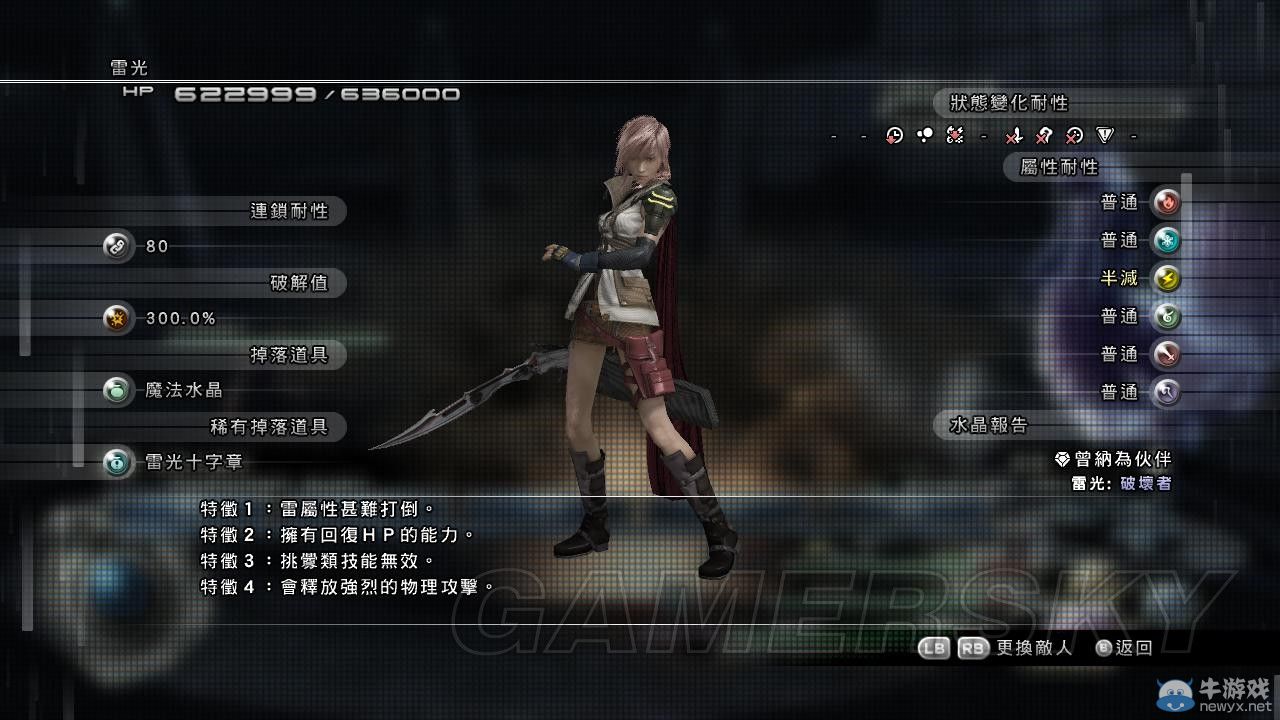This screenshot has width=1280, height=720.
Task: Select the physical sword resistance icon
Action: pos(1165,355)
